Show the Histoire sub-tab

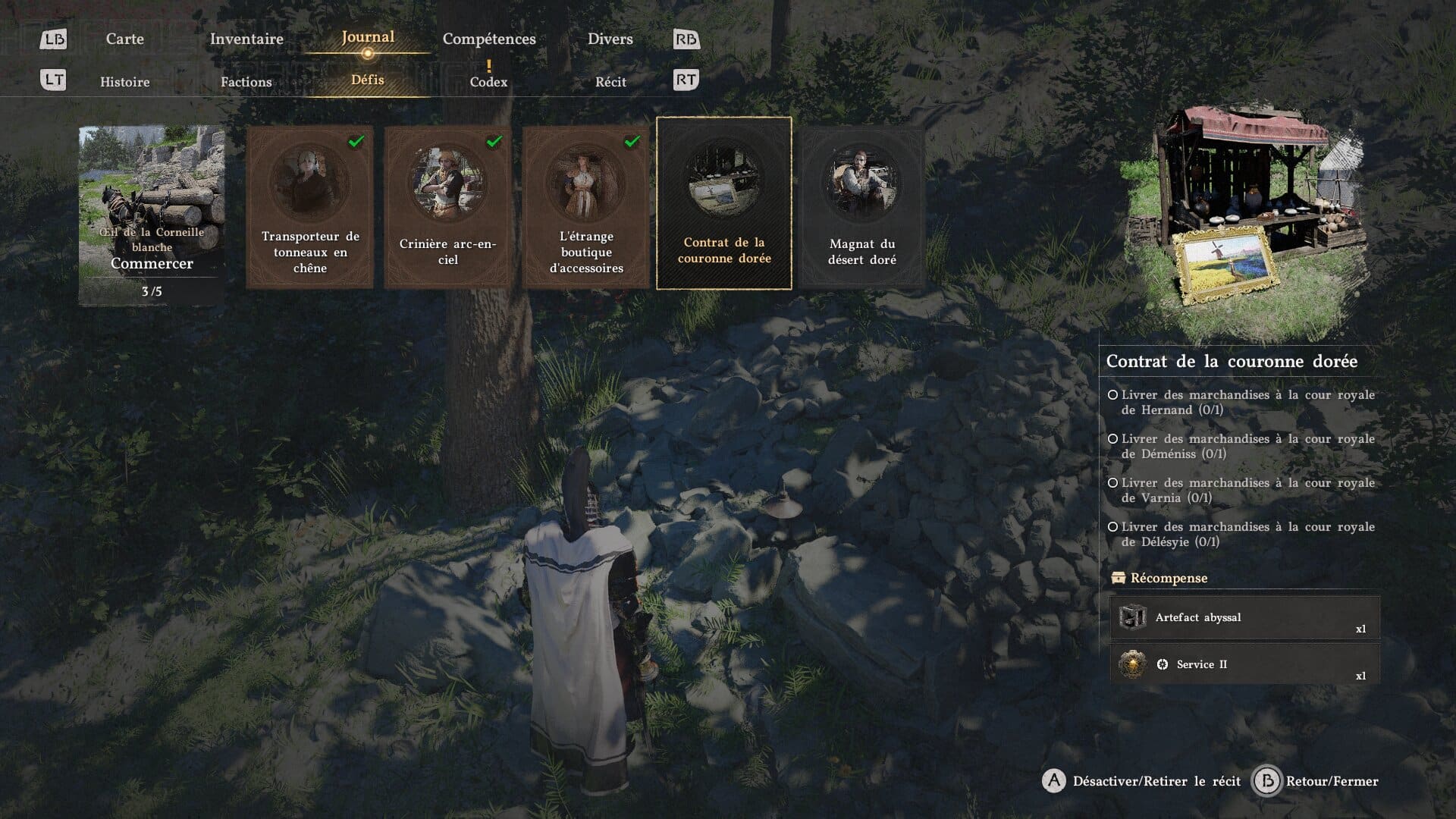click(125, 82)
